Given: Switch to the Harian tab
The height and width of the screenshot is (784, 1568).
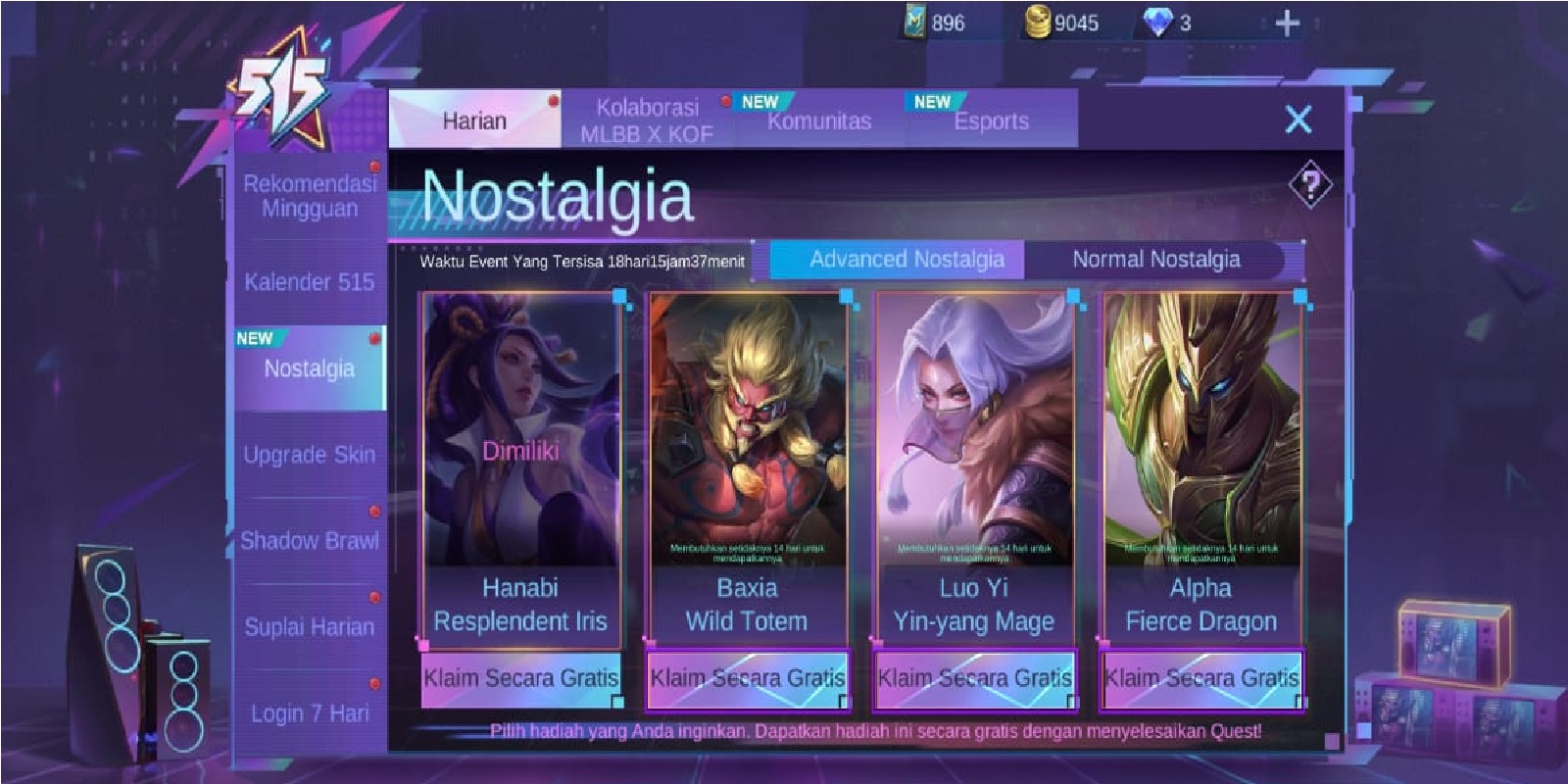Looking at the screenshot, I should click(474, 121).
